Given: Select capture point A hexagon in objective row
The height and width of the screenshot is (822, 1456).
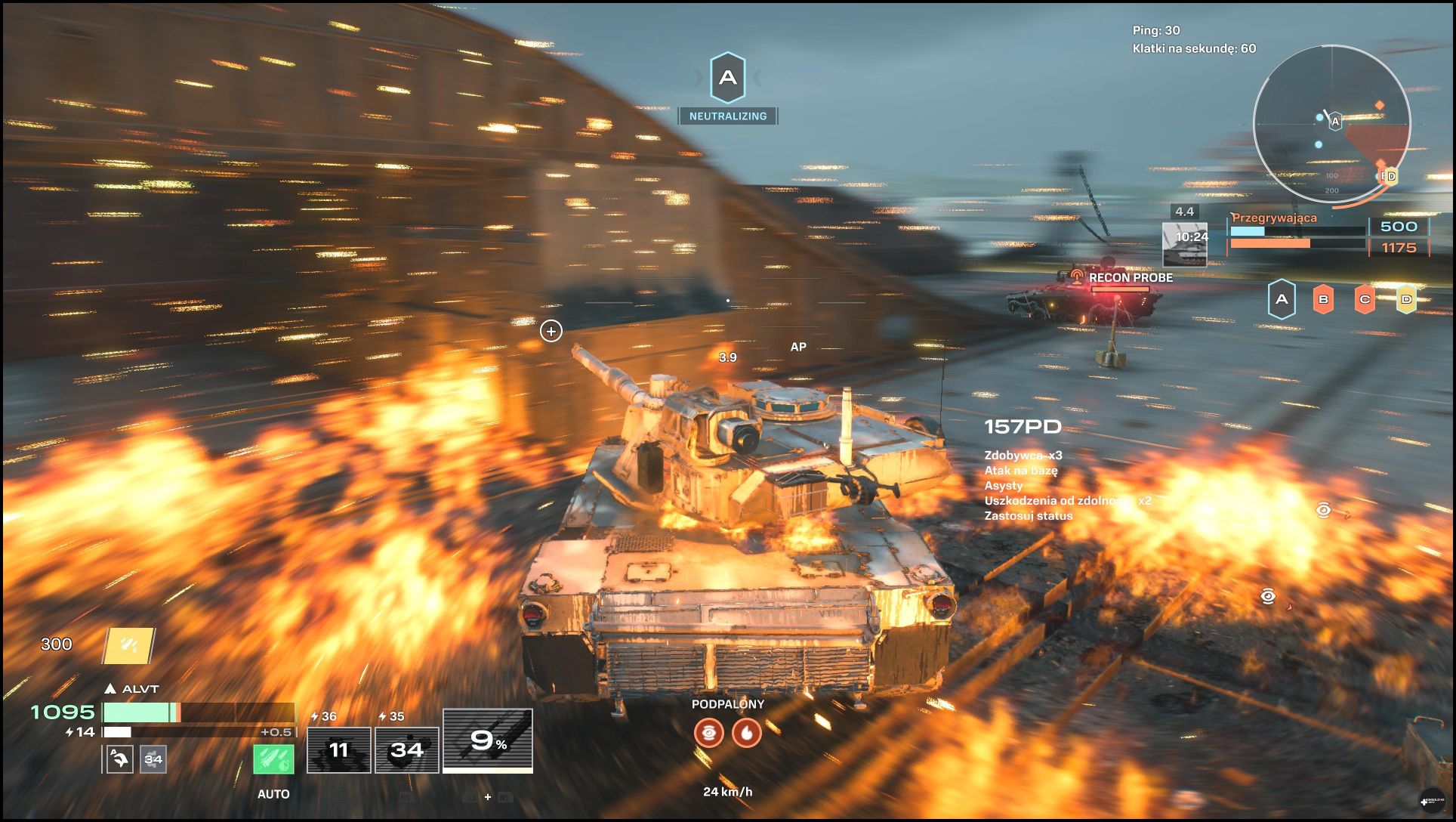Looking at the screenshot, I should point(1282,299).
